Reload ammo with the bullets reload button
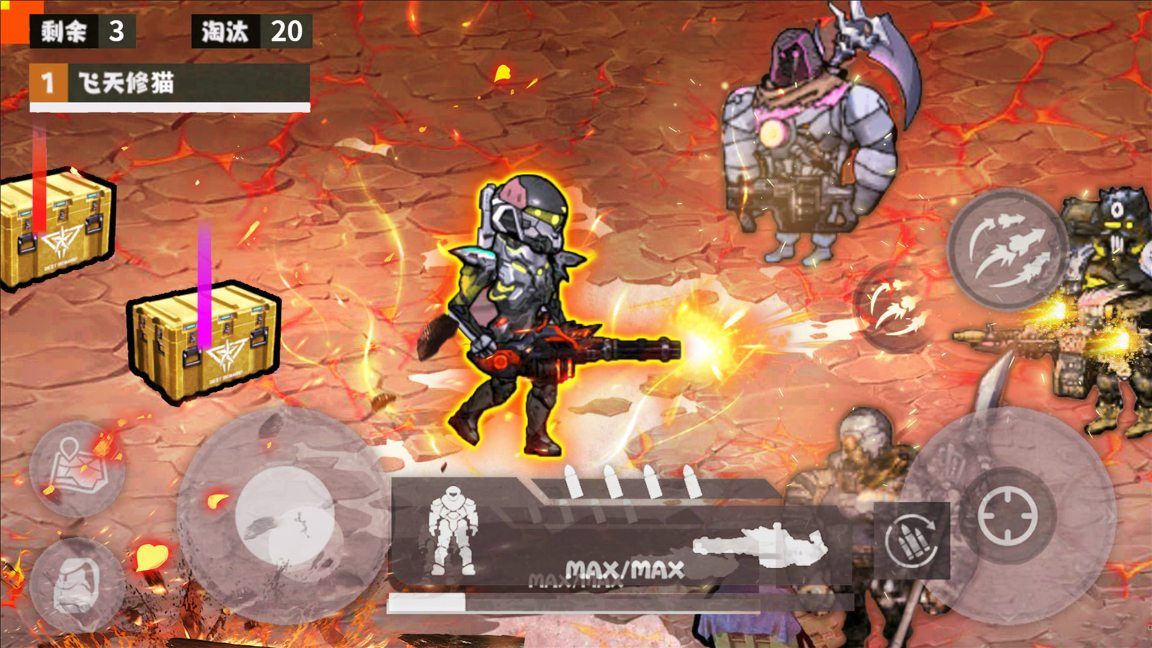Image resolution: width=1152 pixels, height=648 pixels. pyautogui.click(x=912, y=541)
